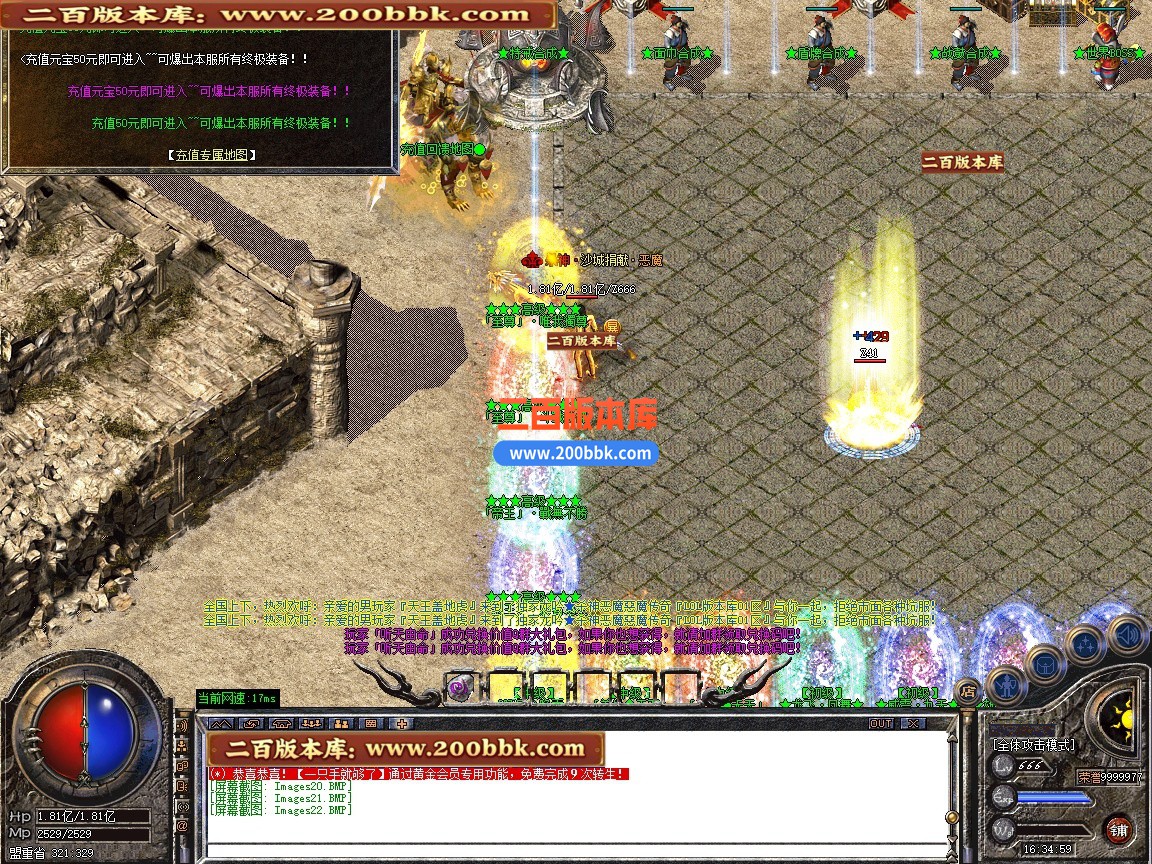Close the chat panel with X button
1152x864 pixels.
[x=913, y=723]
